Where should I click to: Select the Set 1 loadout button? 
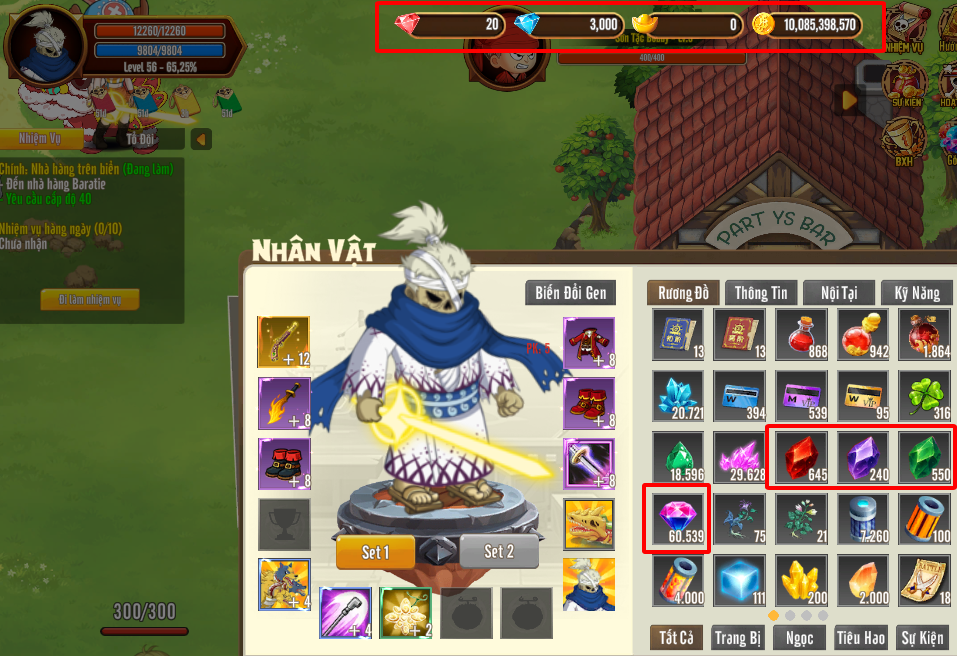(375, 552)
